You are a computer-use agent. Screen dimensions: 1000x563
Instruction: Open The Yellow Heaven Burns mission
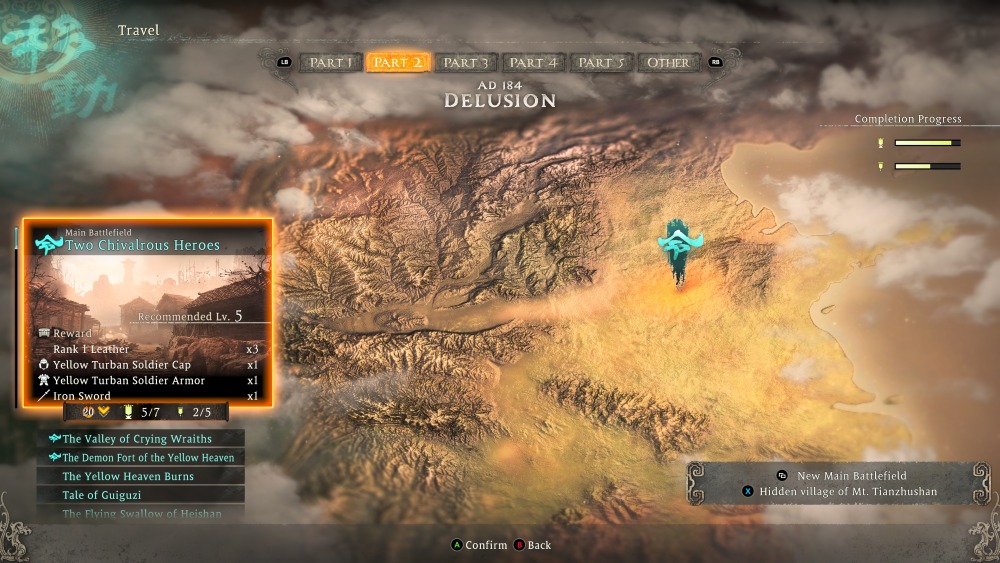140,477
